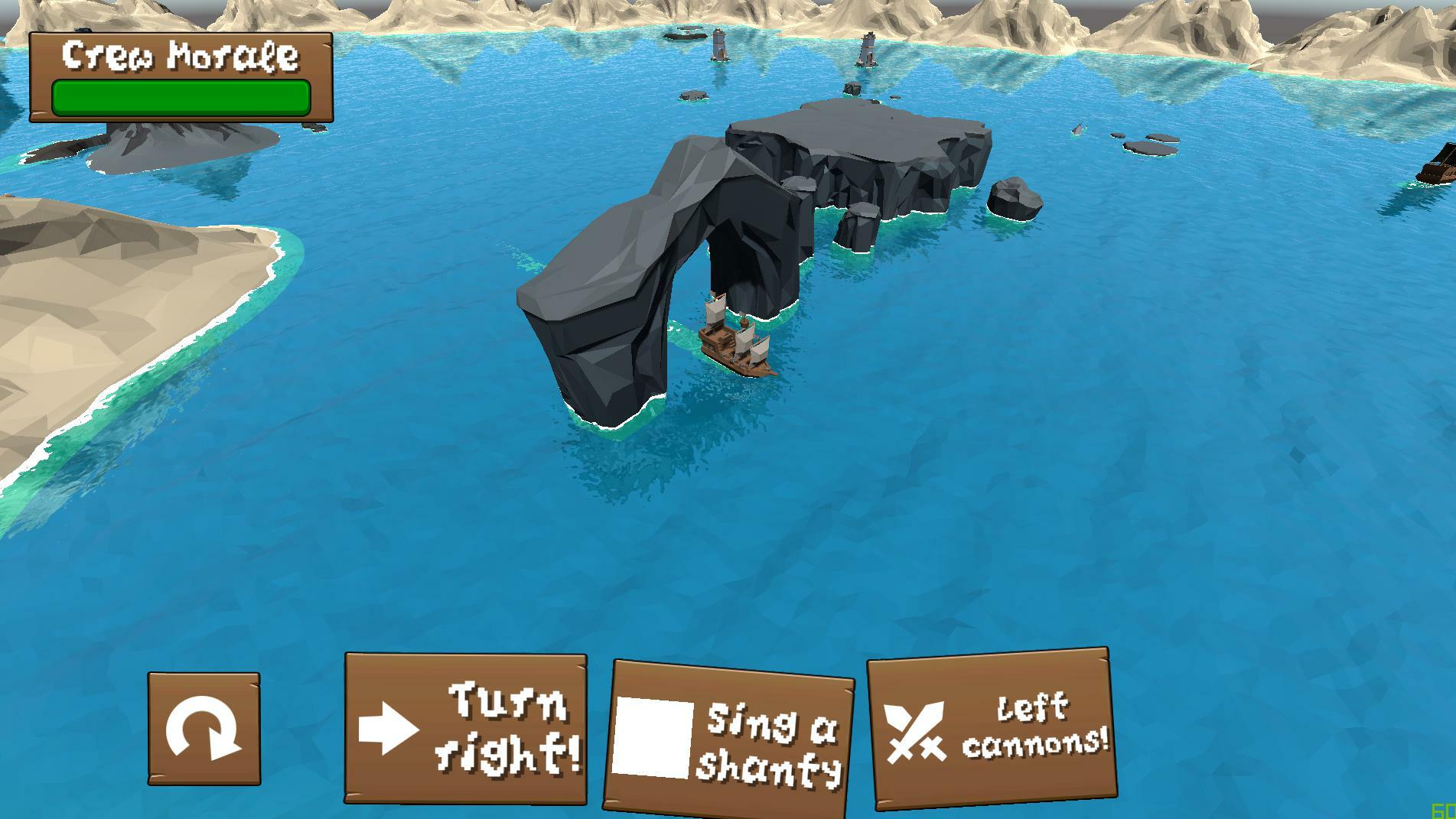
Task: Choose the Turn right! command
Action: (466, 728)
